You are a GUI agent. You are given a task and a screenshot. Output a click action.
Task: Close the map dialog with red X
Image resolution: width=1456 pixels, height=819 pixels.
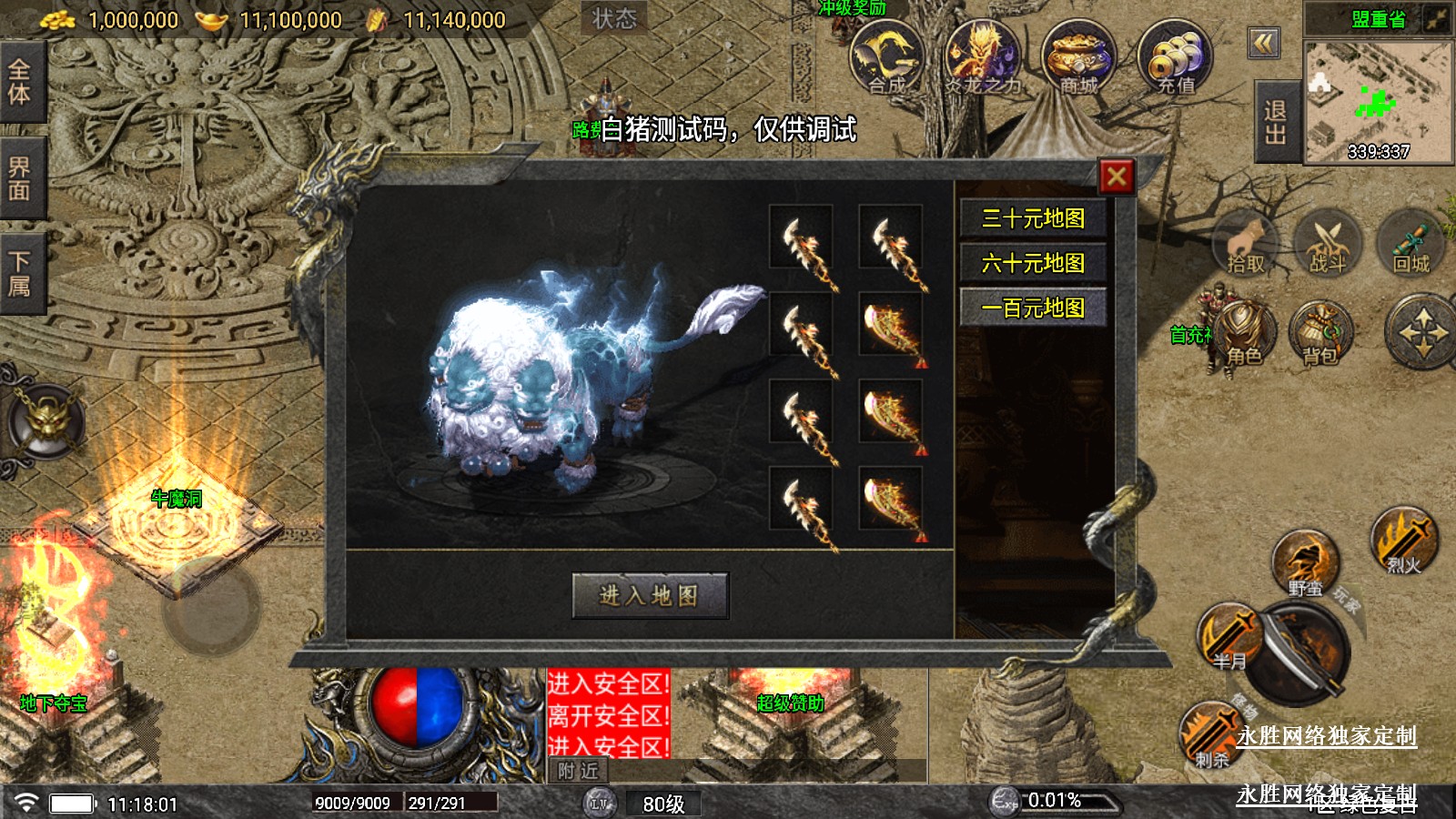click(x=1117, y=177)
